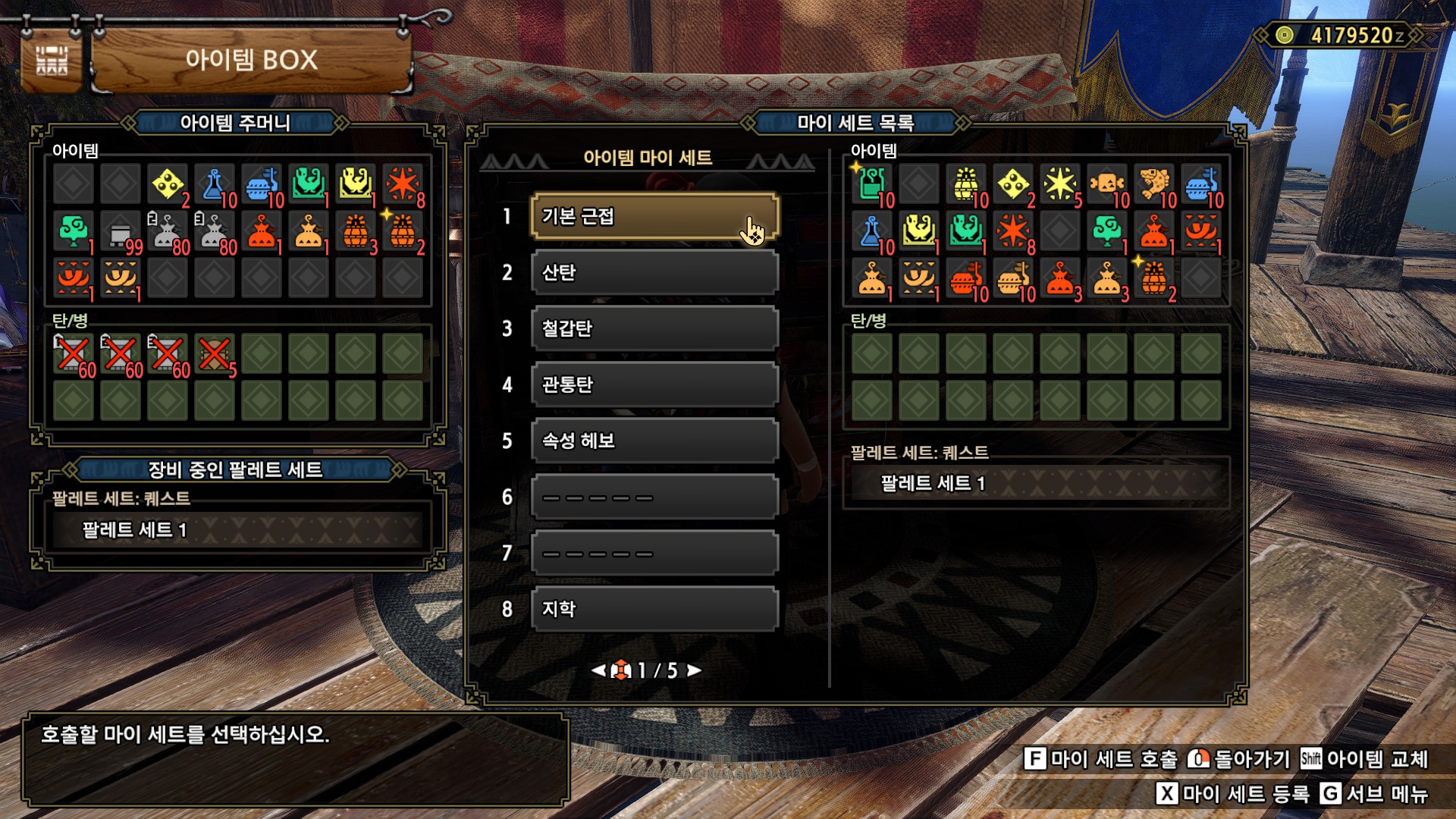Viewport: 1456px width, 819px height.
Task: Select the yellow dice item in pouch
Action: [x=168, y=184]
